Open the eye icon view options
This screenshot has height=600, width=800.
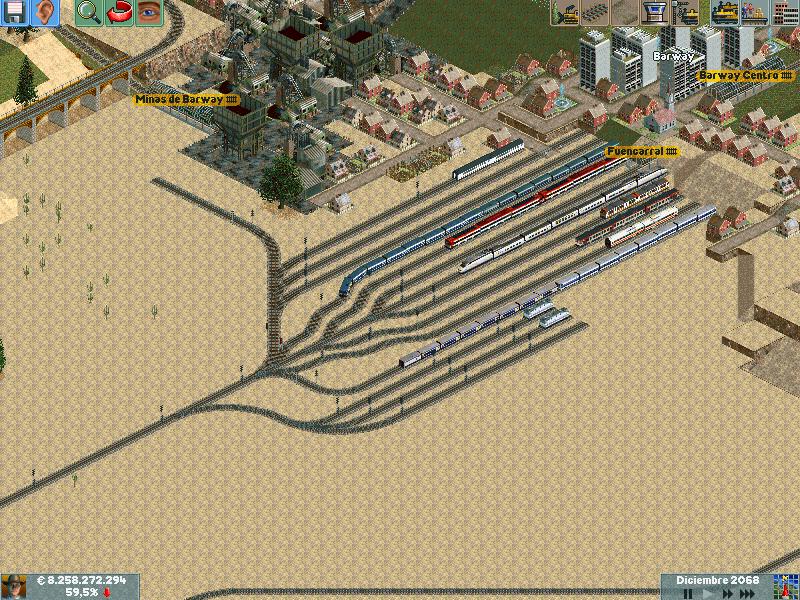click(148, 12)
